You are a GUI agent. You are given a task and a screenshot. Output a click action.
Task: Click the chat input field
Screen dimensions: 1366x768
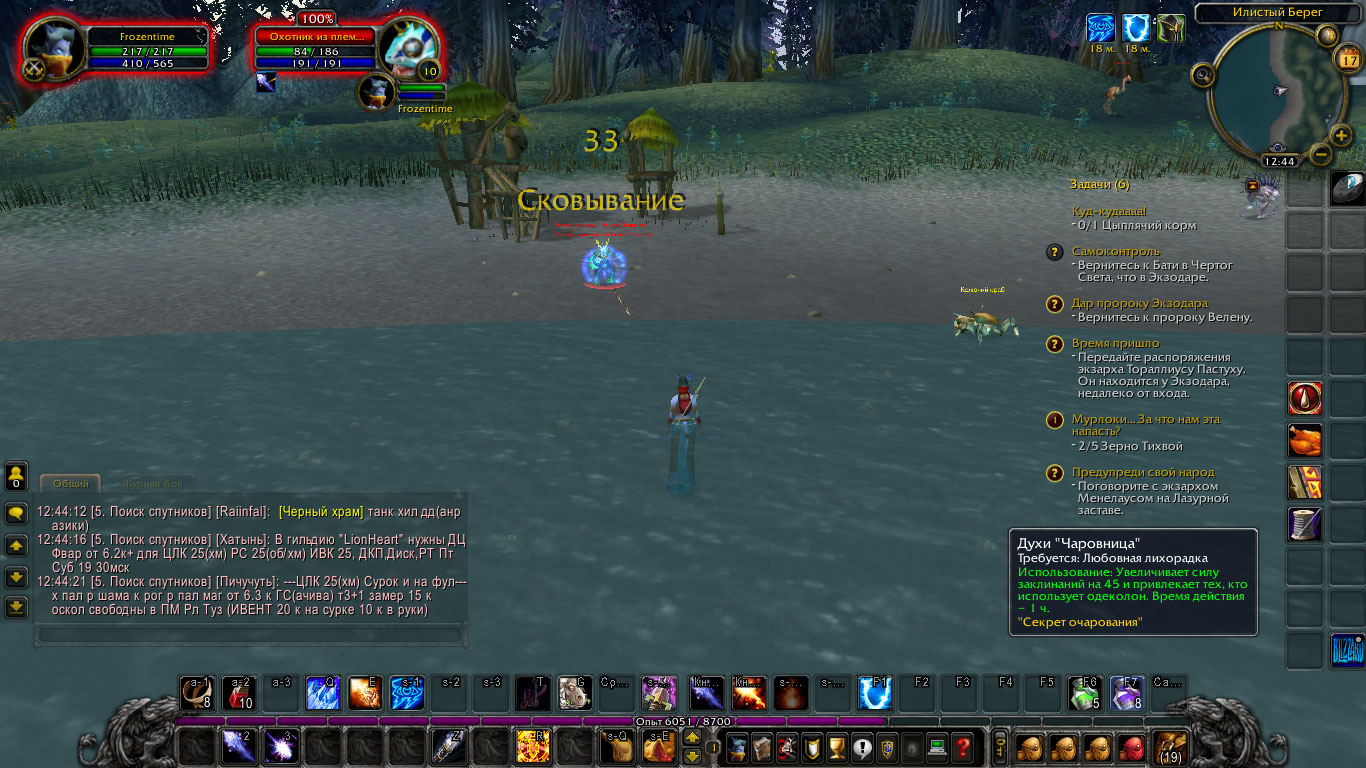(250, 634)
